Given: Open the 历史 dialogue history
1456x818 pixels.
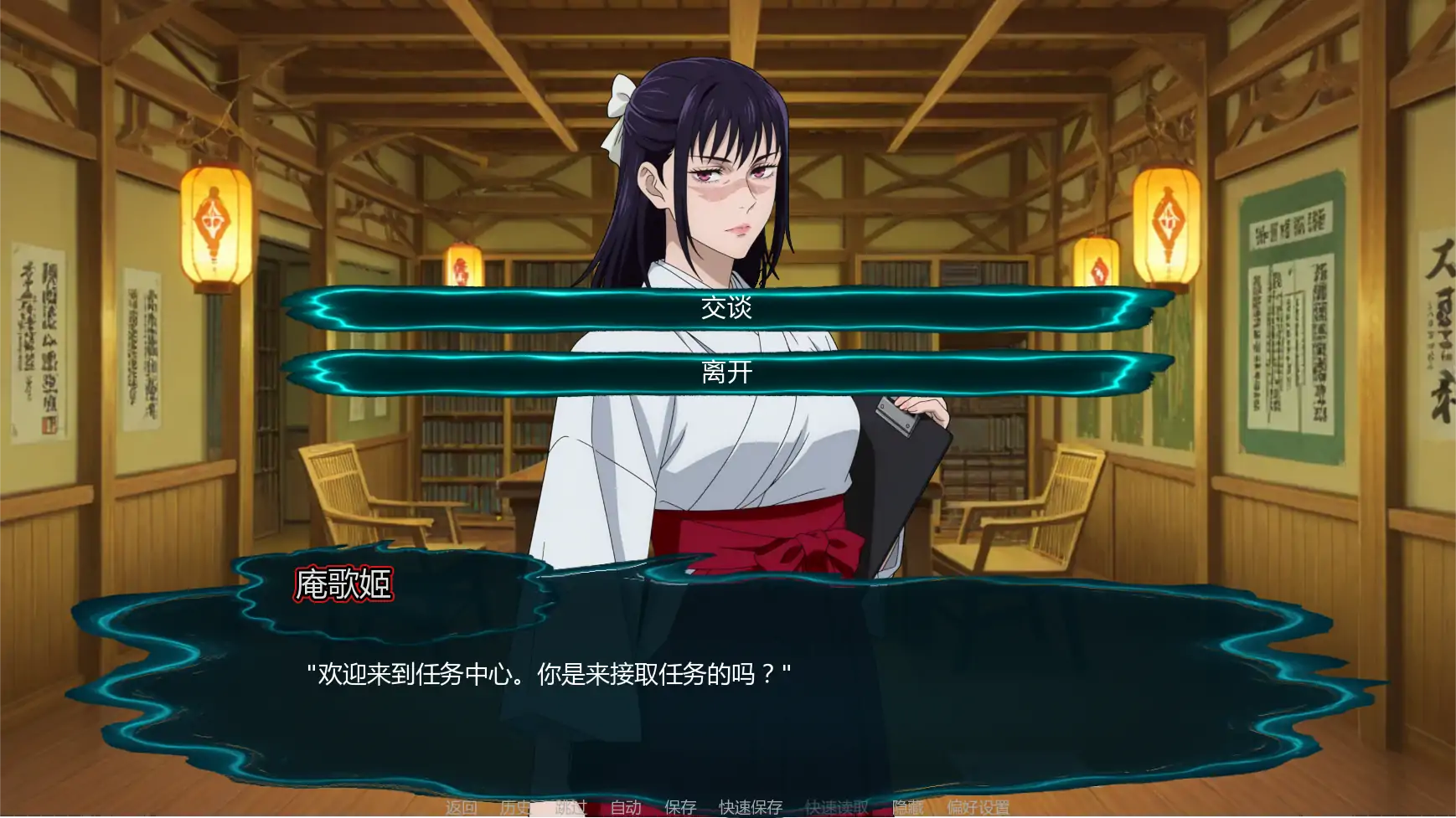Looking at the screenshot, I should (x=515, y=808).
